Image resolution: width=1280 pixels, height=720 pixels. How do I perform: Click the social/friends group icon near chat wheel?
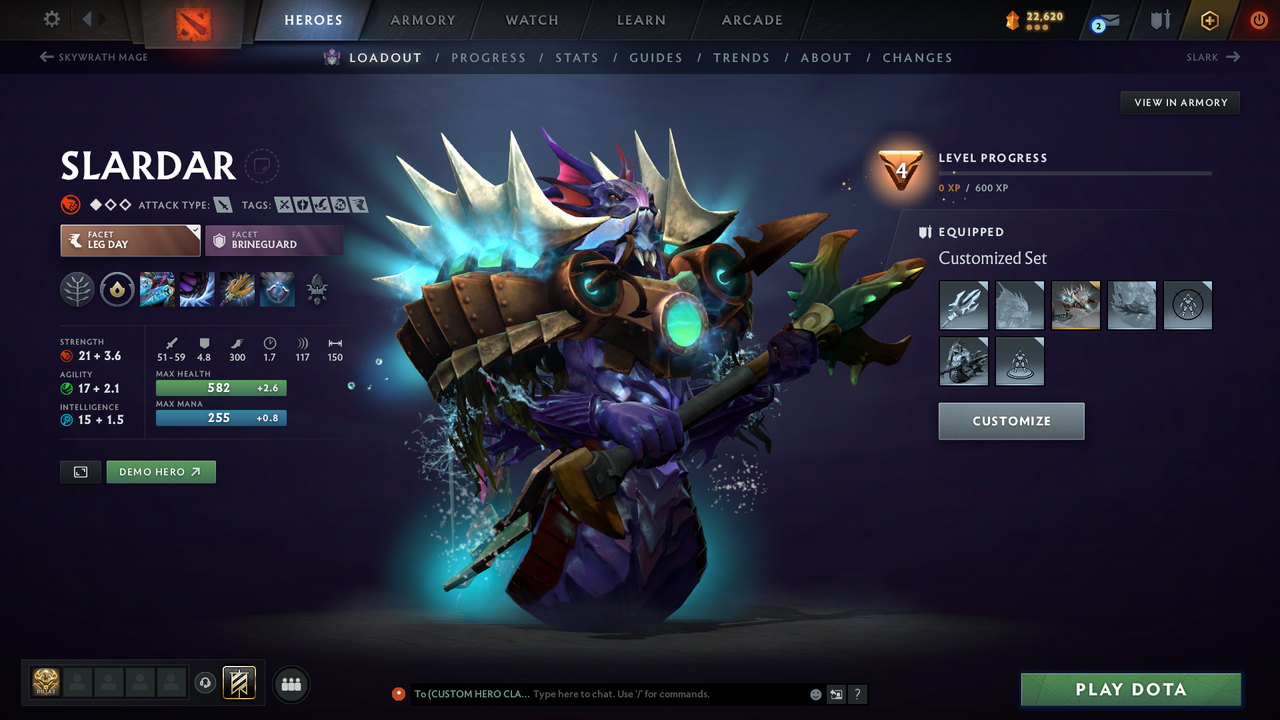[290, 684]
